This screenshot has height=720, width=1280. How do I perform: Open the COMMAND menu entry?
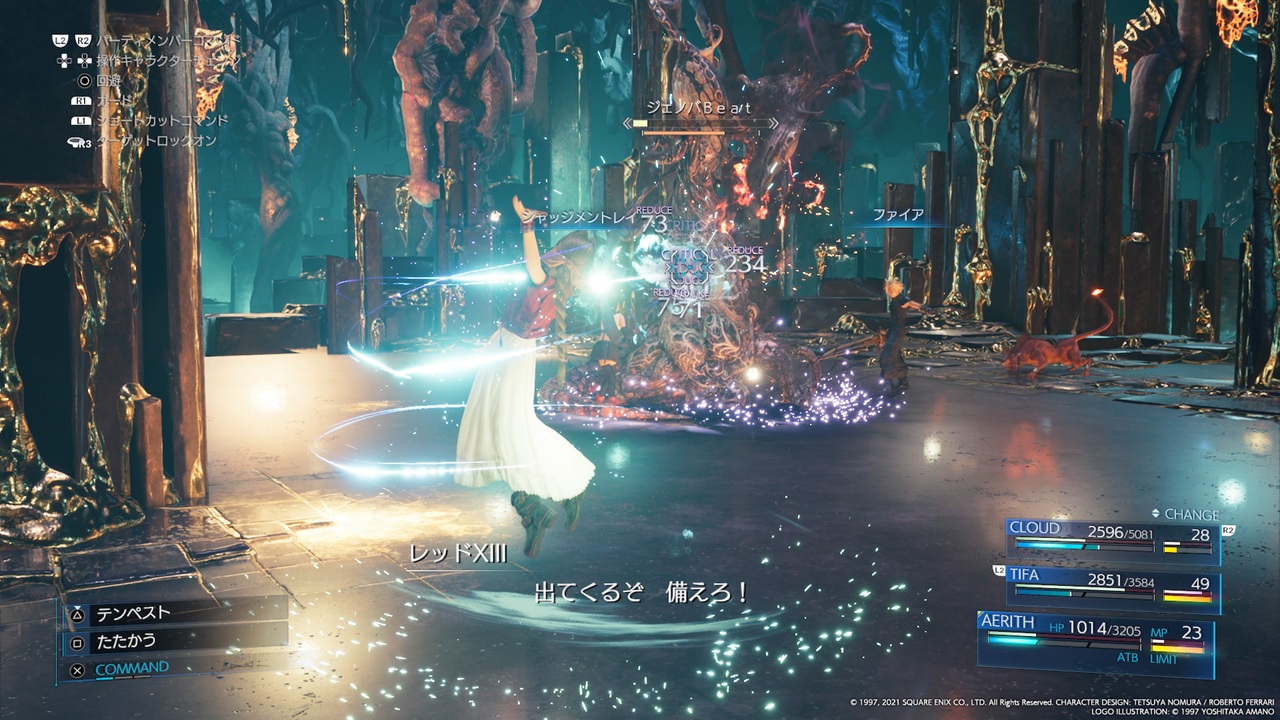pyautogui.click(x=131, y=668)
